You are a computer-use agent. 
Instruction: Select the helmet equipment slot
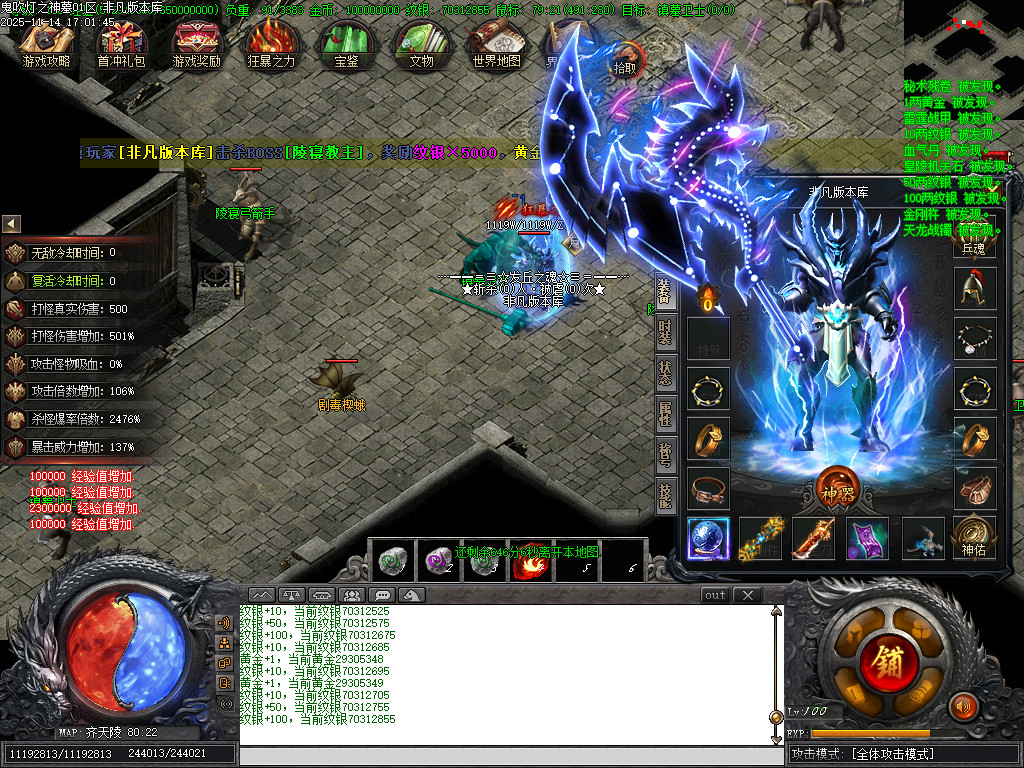[974, 289]
